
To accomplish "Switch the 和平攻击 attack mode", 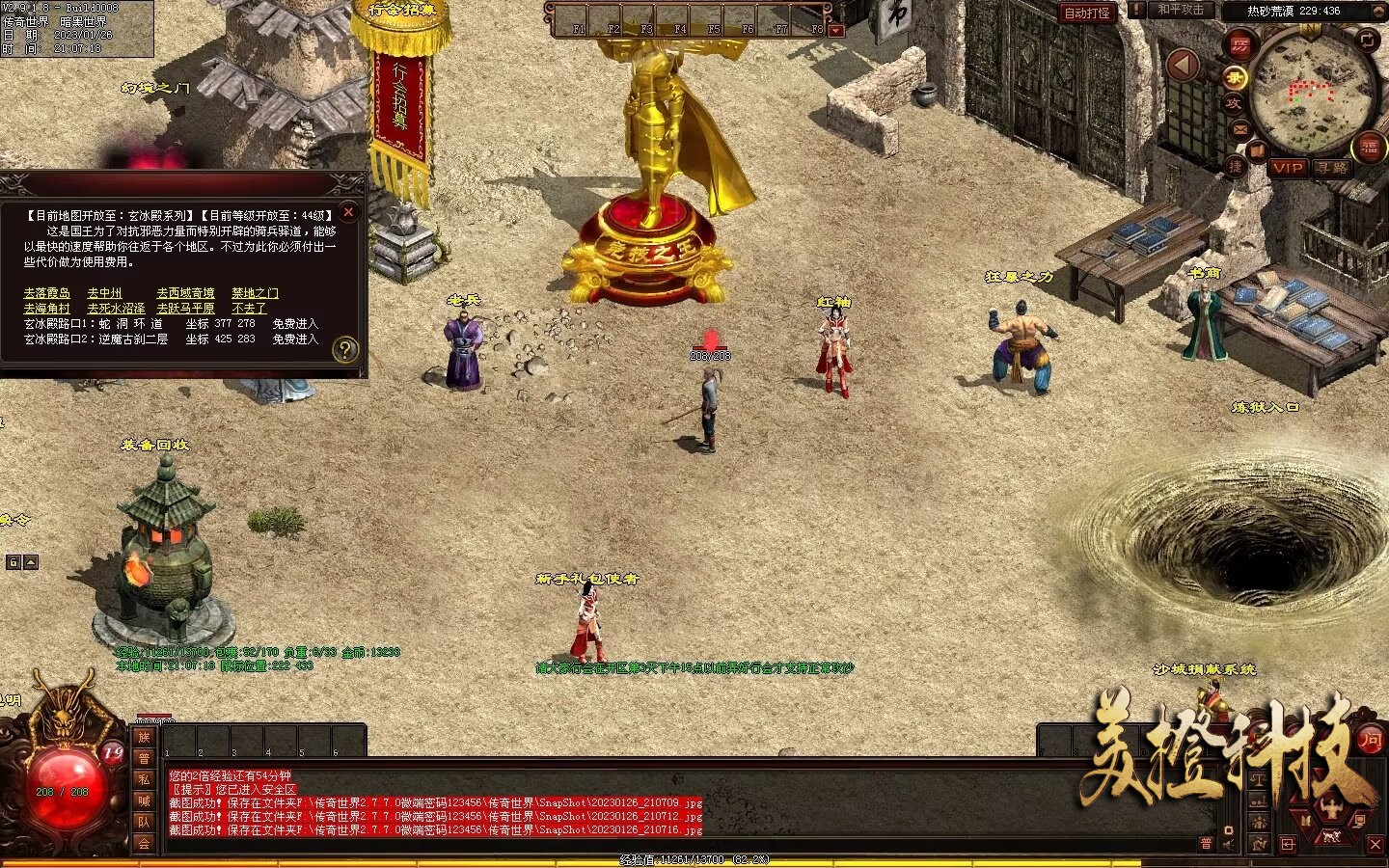I will pos(1179,10).
